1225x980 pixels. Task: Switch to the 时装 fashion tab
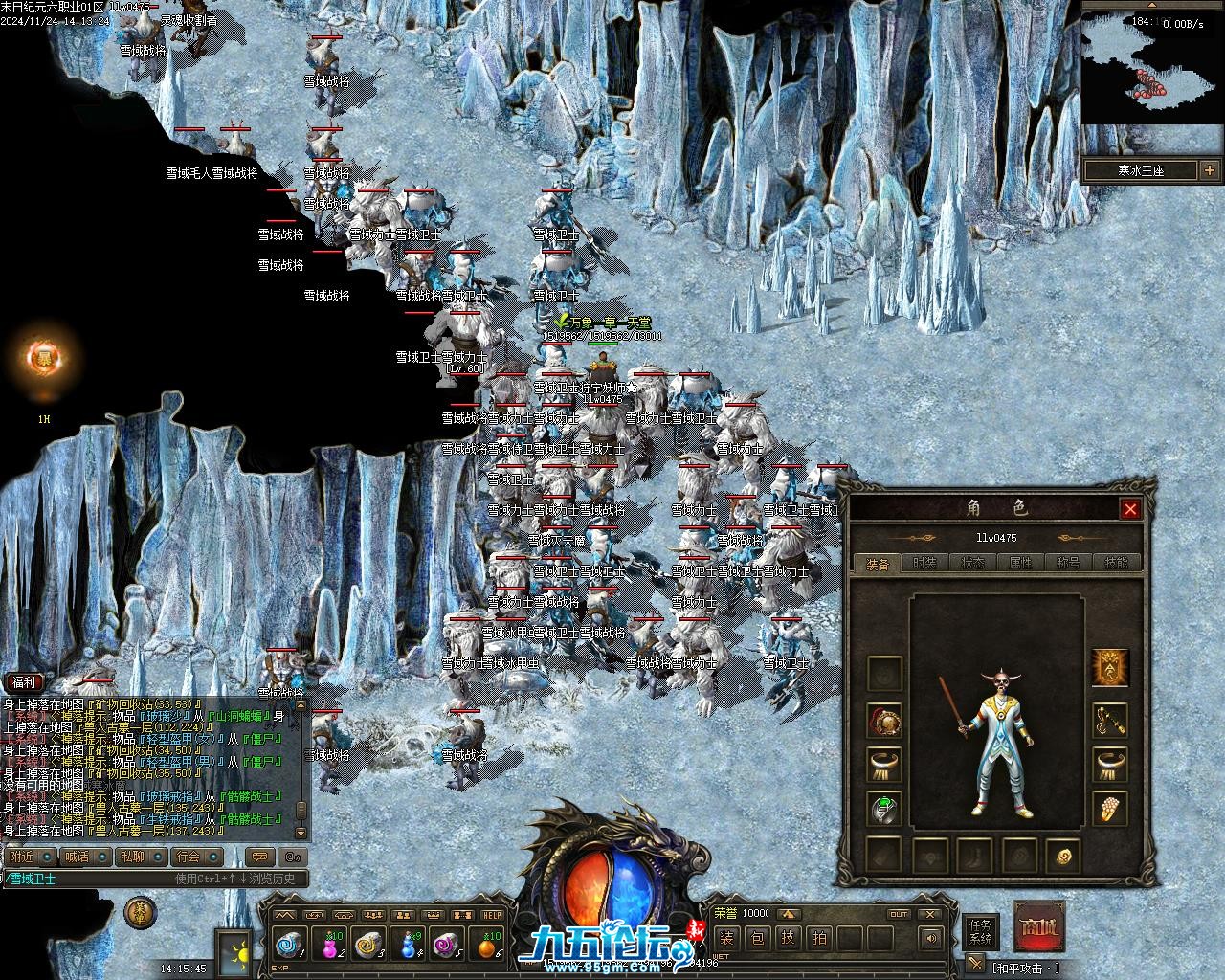(924, 564)
